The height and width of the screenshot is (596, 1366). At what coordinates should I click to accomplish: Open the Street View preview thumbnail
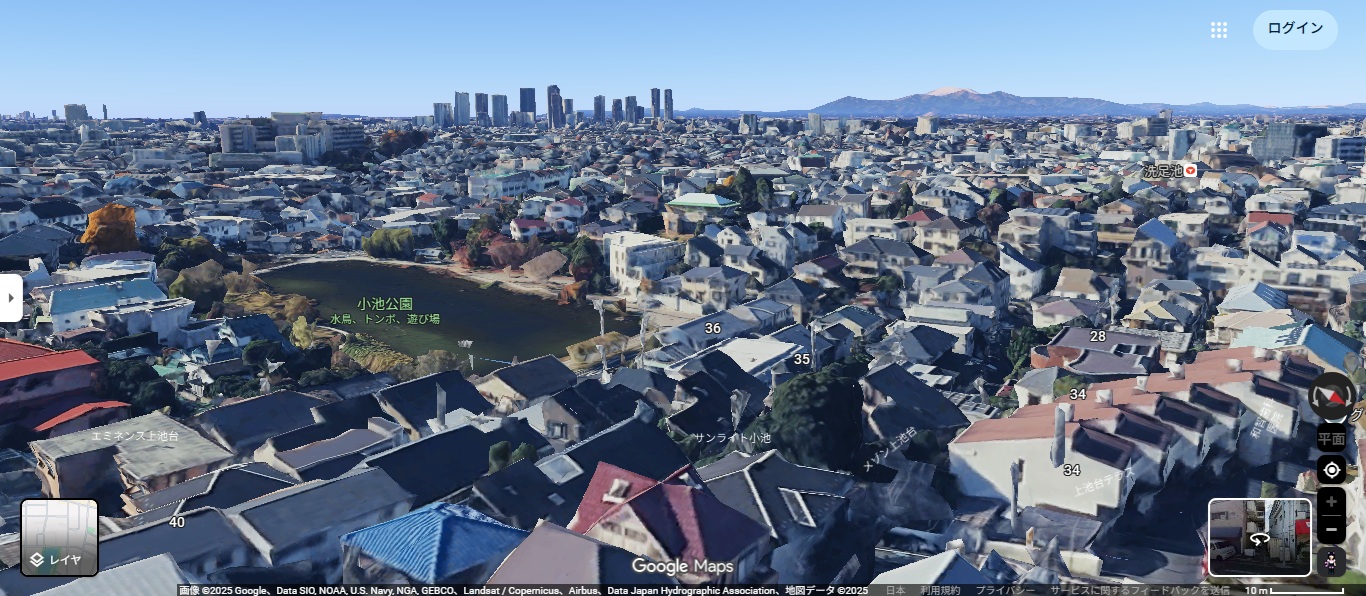(1259, 538)
